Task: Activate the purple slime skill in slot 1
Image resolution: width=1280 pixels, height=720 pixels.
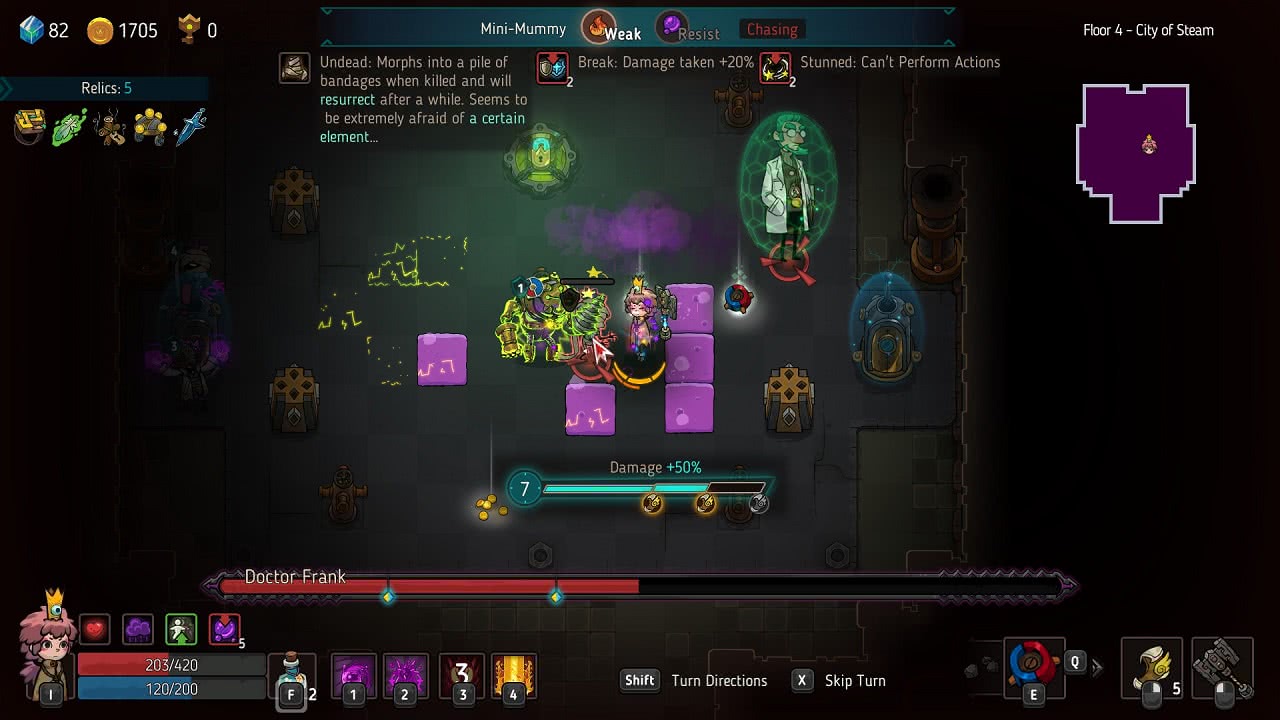Action: [x=353, y=675]
